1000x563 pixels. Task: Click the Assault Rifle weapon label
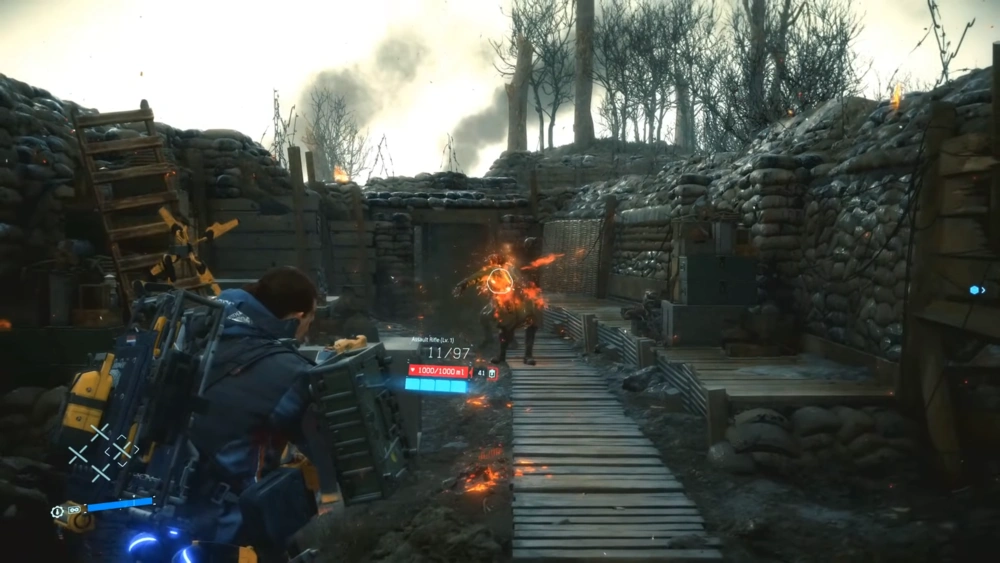click(x=432, y=340)
